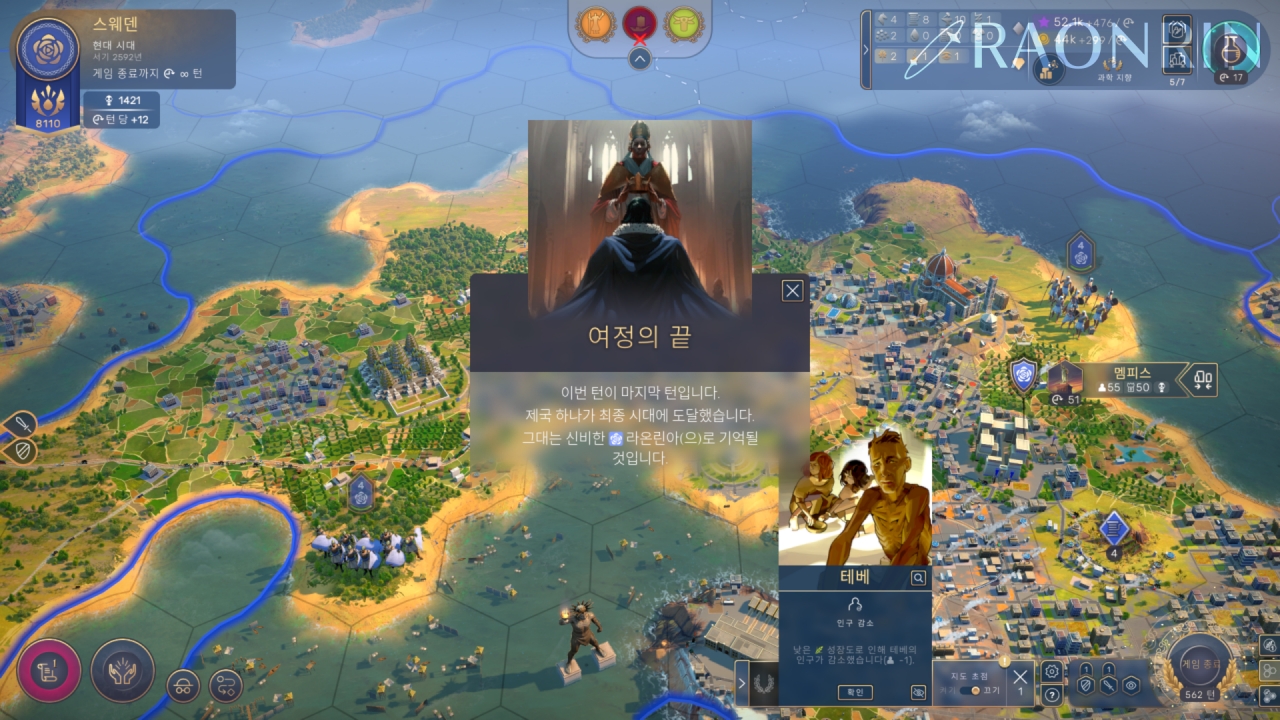Select the sword icon hexagon button
This screenshot has height=720, width=1280.
click(1108, 685)
